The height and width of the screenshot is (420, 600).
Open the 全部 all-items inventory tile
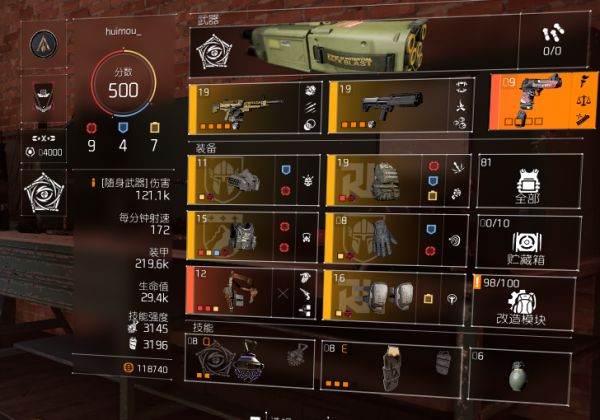(x=523, y=181)
